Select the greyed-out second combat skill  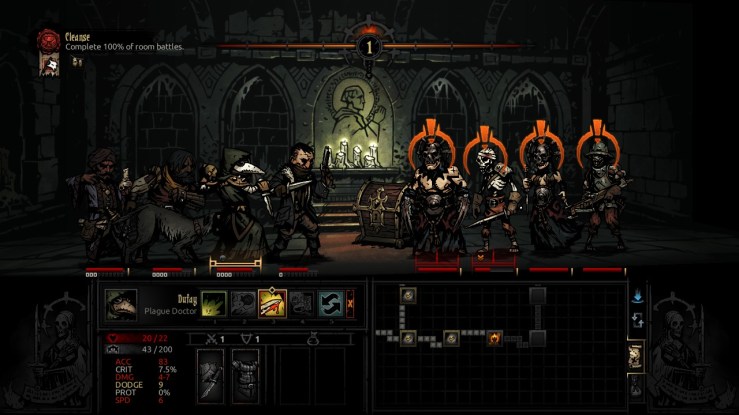tap(242, 303)
